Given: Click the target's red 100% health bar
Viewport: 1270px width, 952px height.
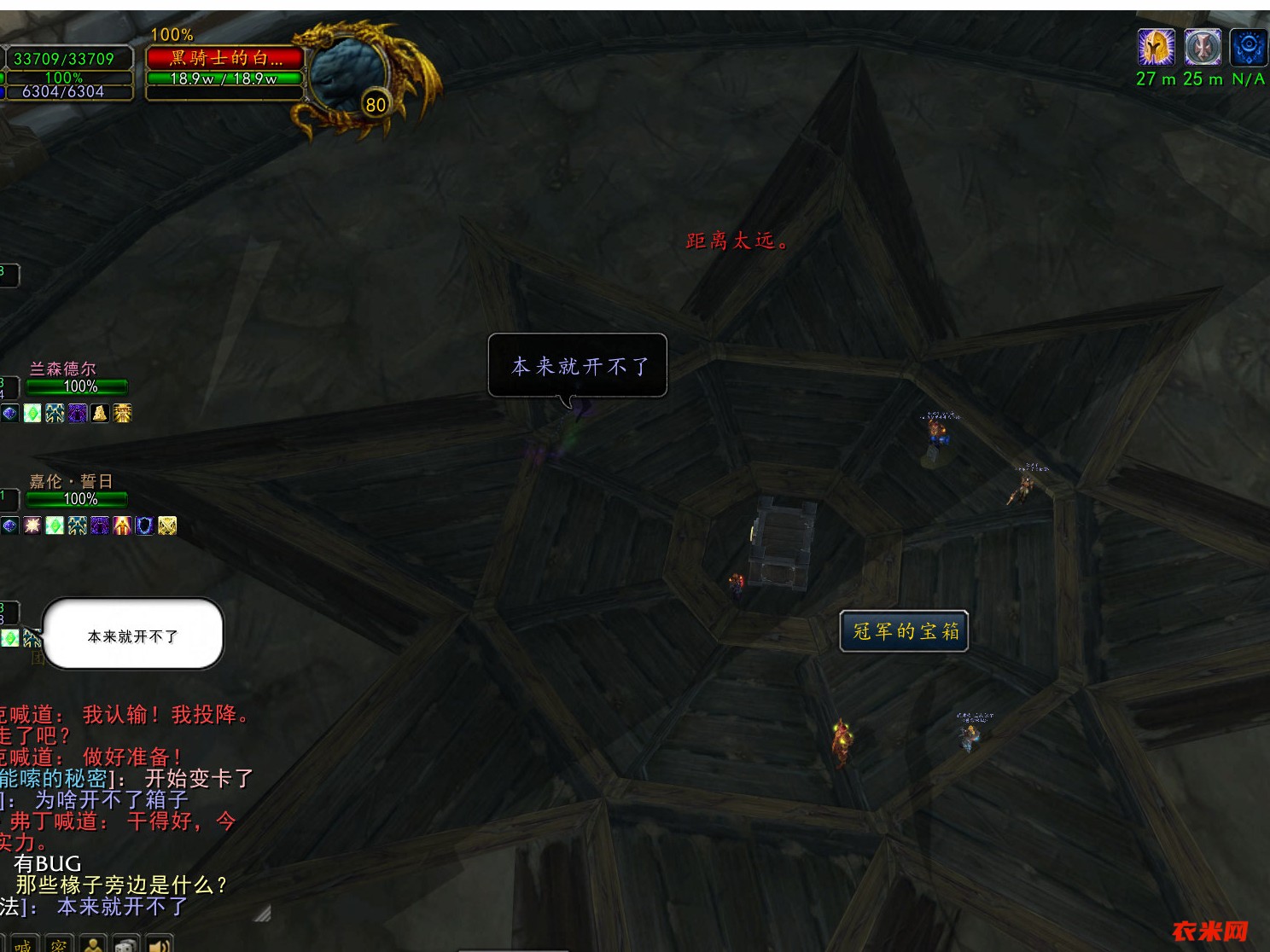Looking at the screenshot, I should pos(226,58).
